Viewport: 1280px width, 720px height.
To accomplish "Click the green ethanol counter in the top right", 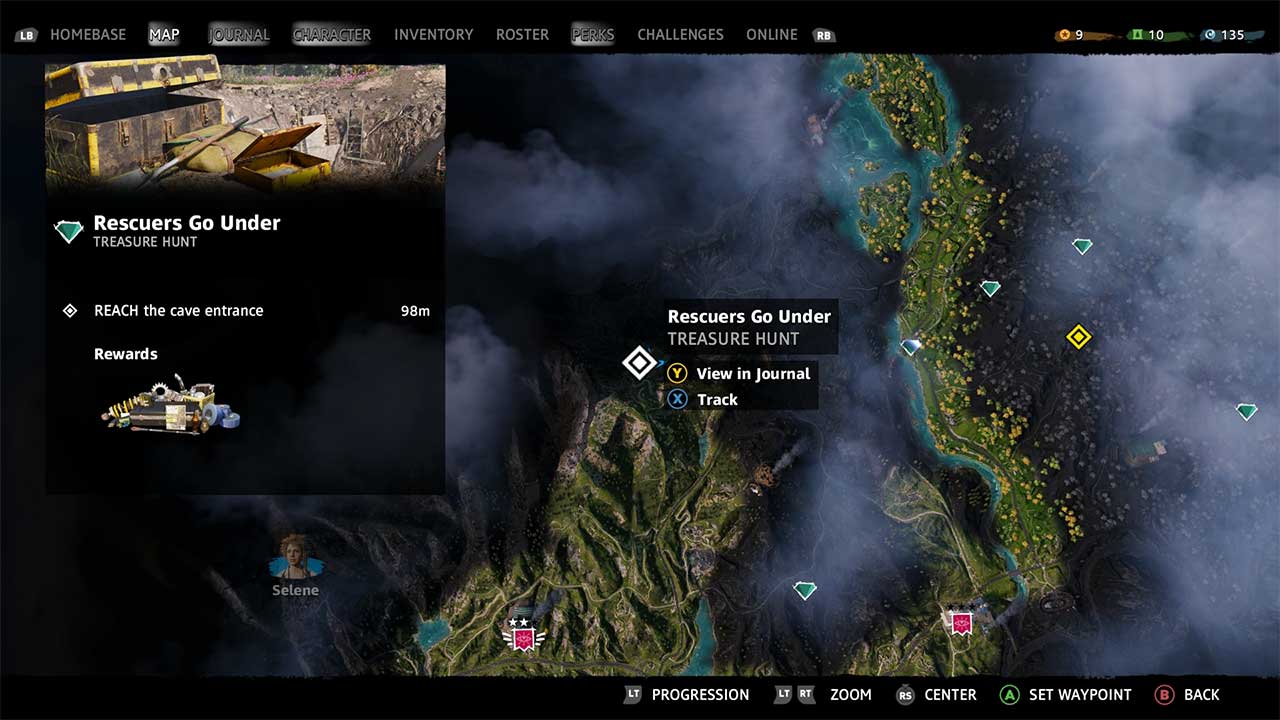I will click(1140, 33).
